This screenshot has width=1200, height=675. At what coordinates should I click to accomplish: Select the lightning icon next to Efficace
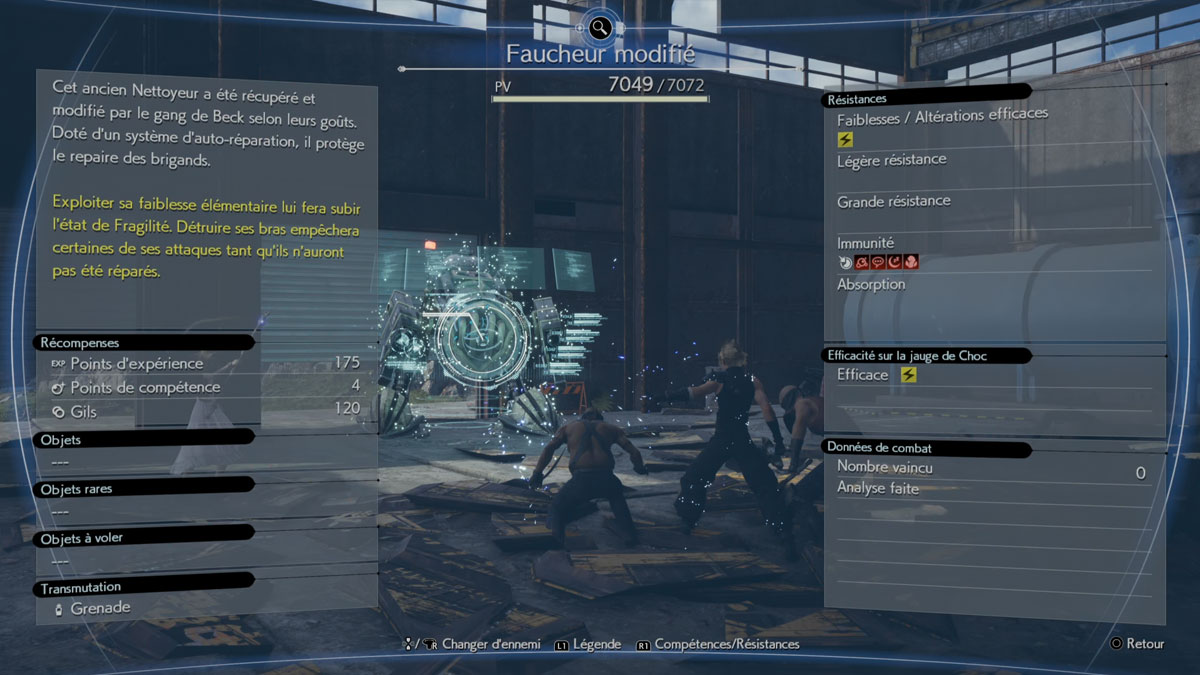[x=908, y=375]
